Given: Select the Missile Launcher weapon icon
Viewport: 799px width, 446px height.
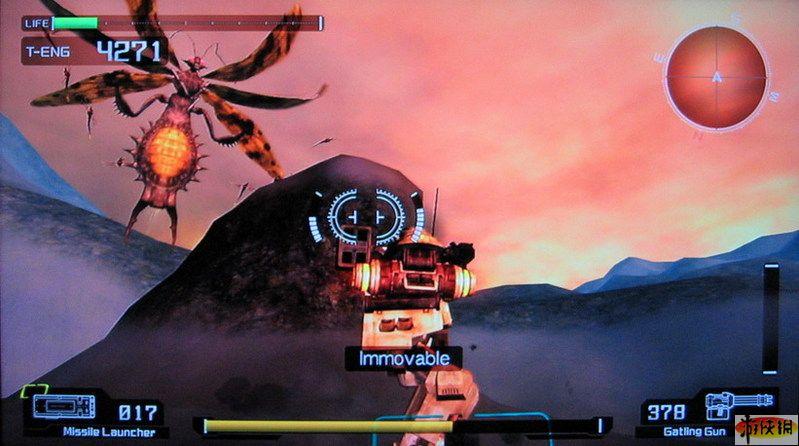Looking at the screenshot, I should point(65,407).
